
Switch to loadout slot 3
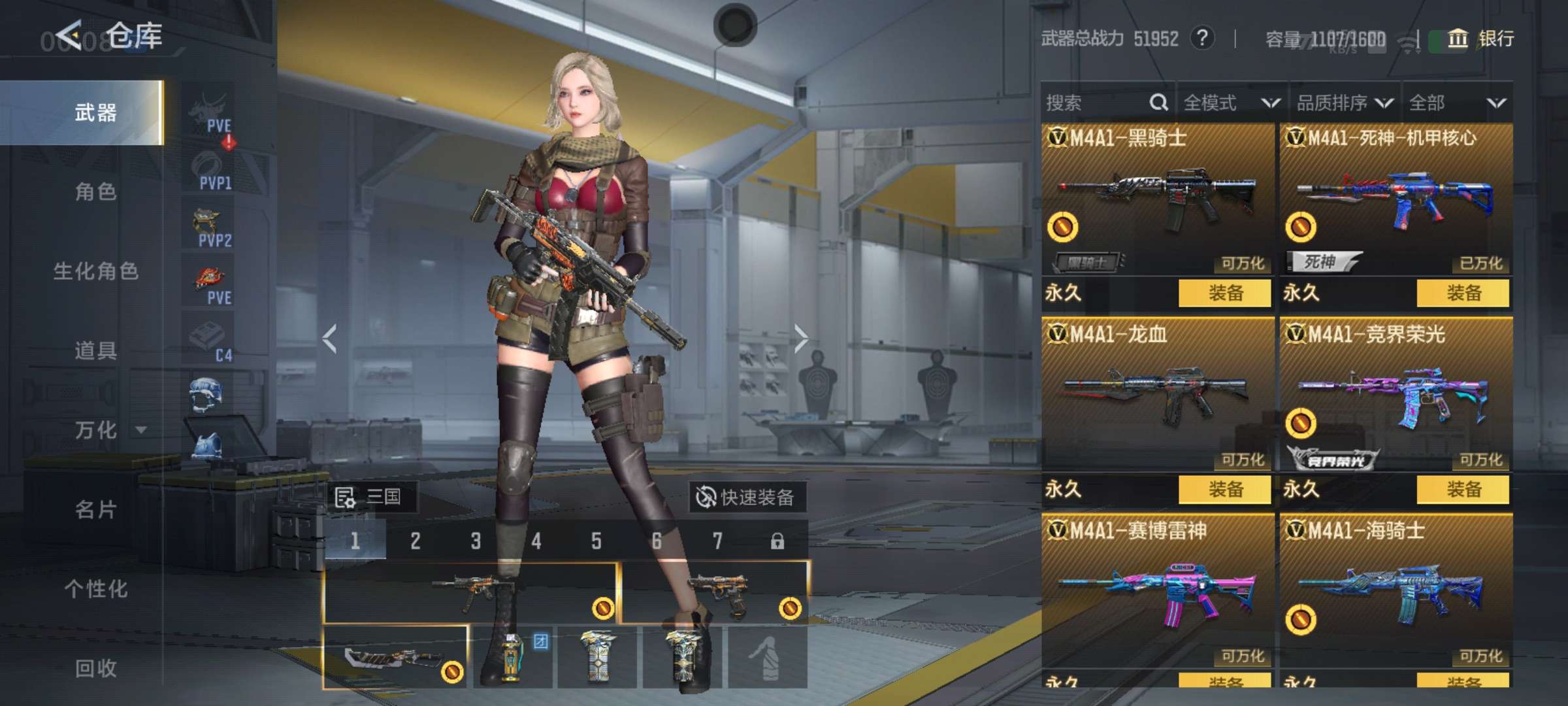[x=476, y=541]
